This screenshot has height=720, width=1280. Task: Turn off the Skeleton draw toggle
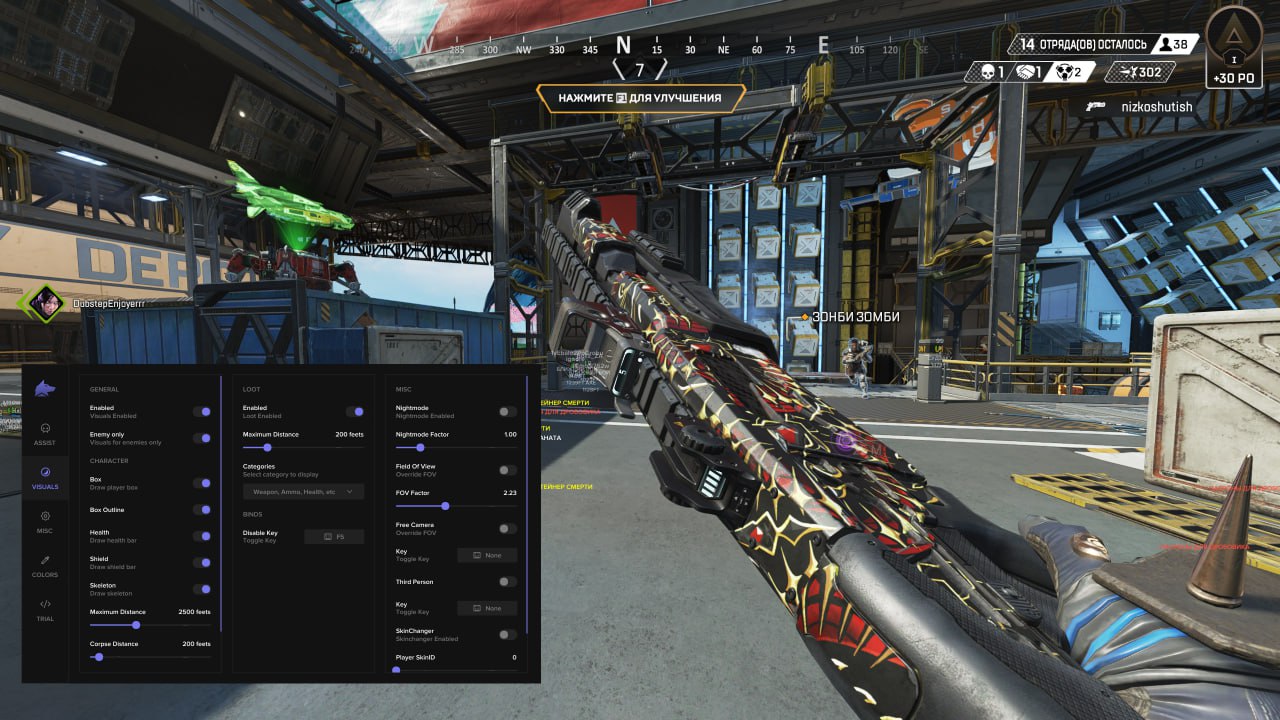[x=205, y=588]
